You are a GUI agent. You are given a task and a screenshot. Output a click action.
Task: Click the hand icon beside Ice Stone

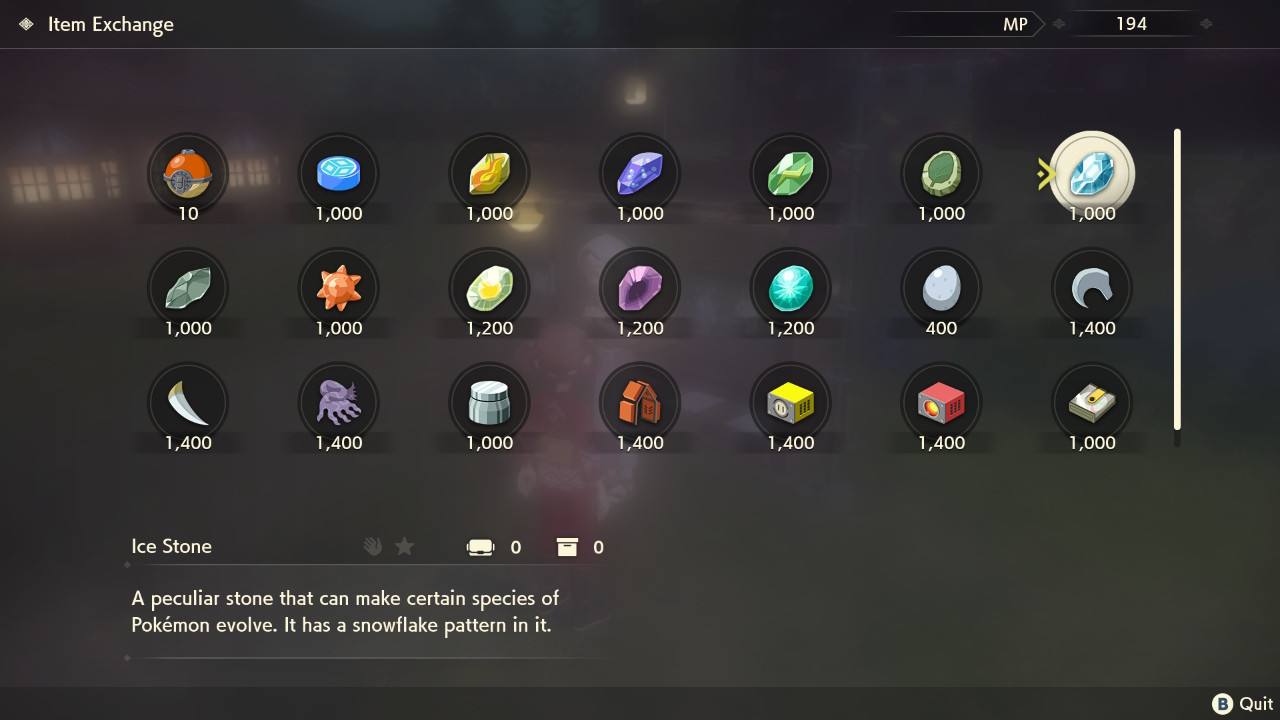(372, 546)
